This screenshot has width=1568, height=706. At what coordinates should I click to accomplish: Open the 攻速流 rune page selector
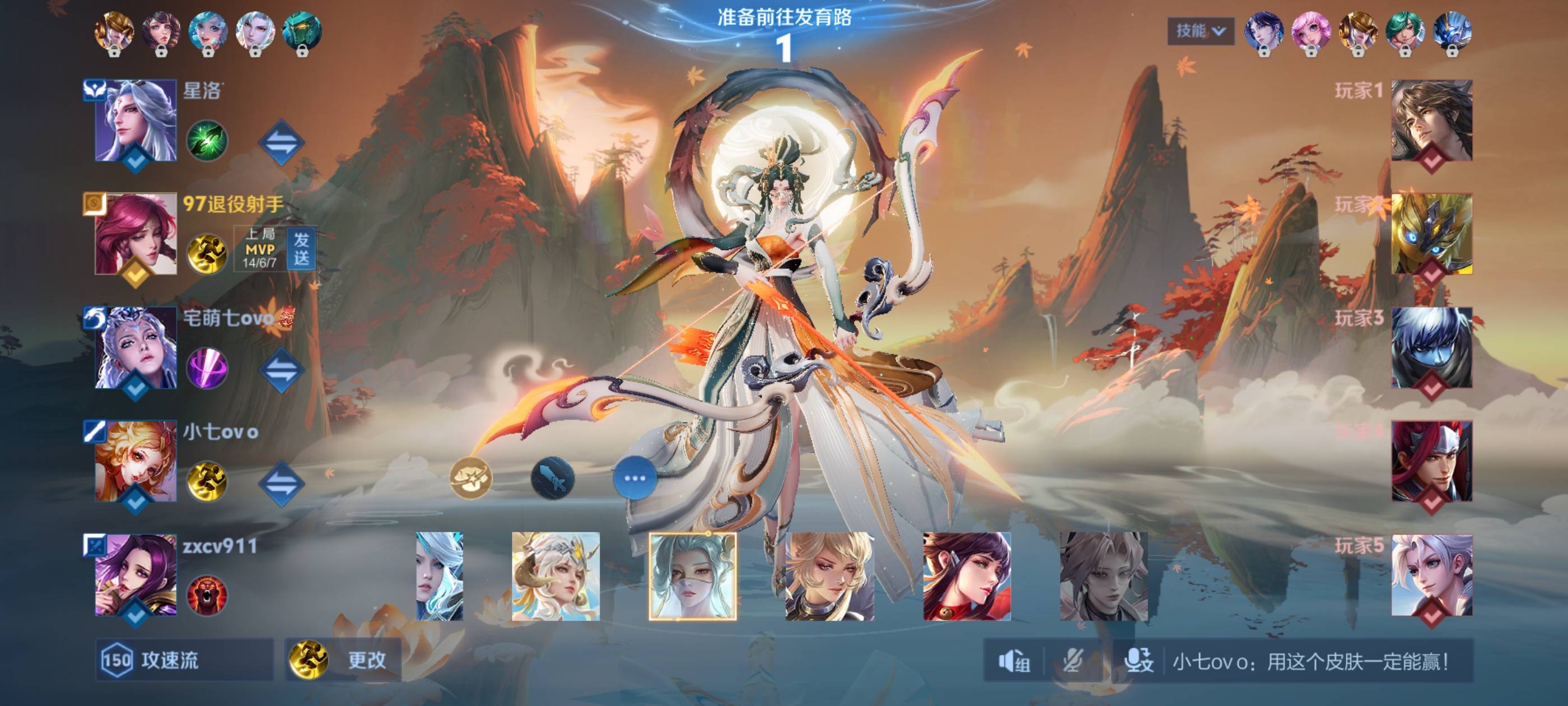(184, 659)
